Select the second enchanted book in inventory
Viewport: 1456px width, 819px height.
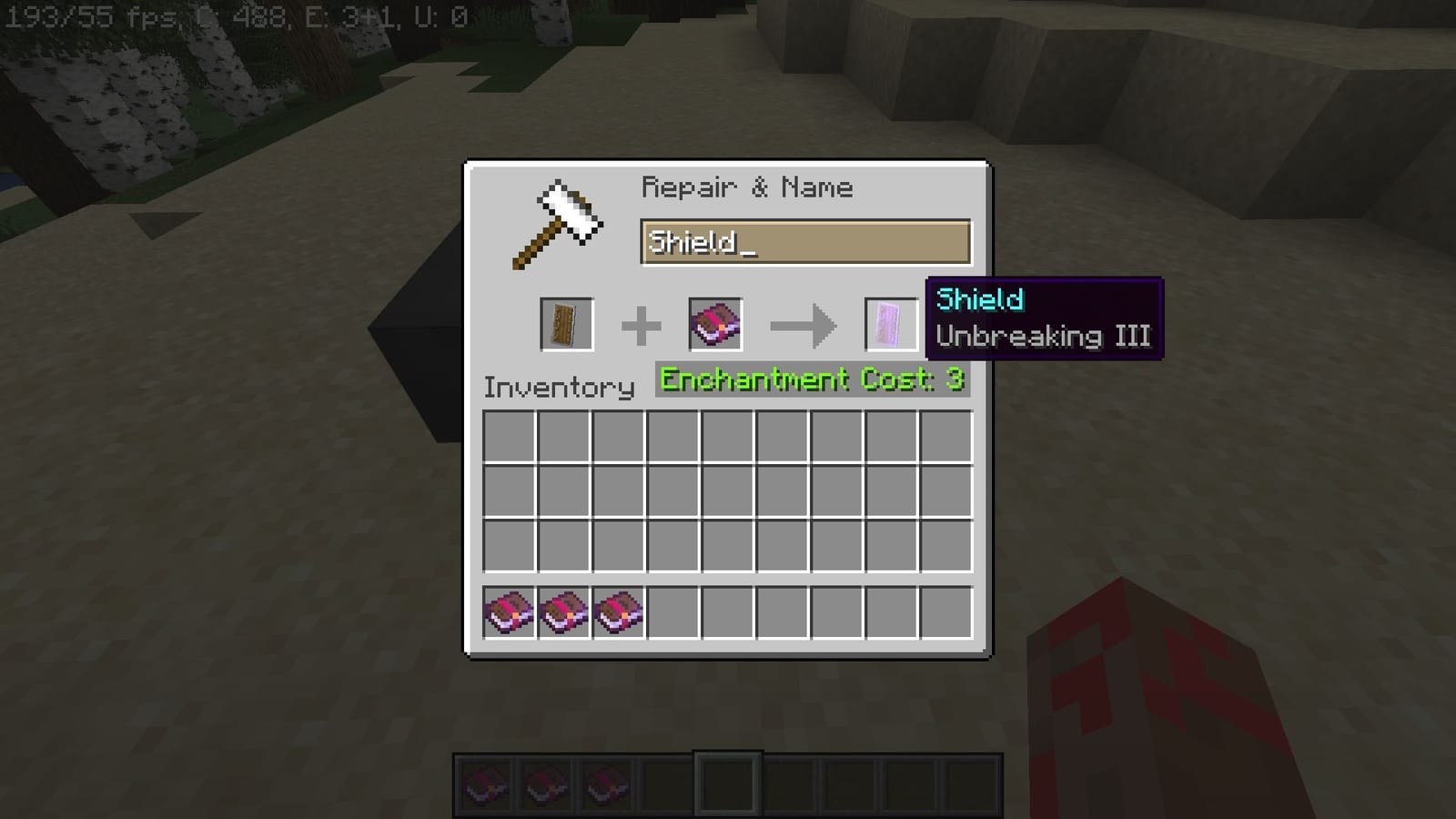[564, 612]
